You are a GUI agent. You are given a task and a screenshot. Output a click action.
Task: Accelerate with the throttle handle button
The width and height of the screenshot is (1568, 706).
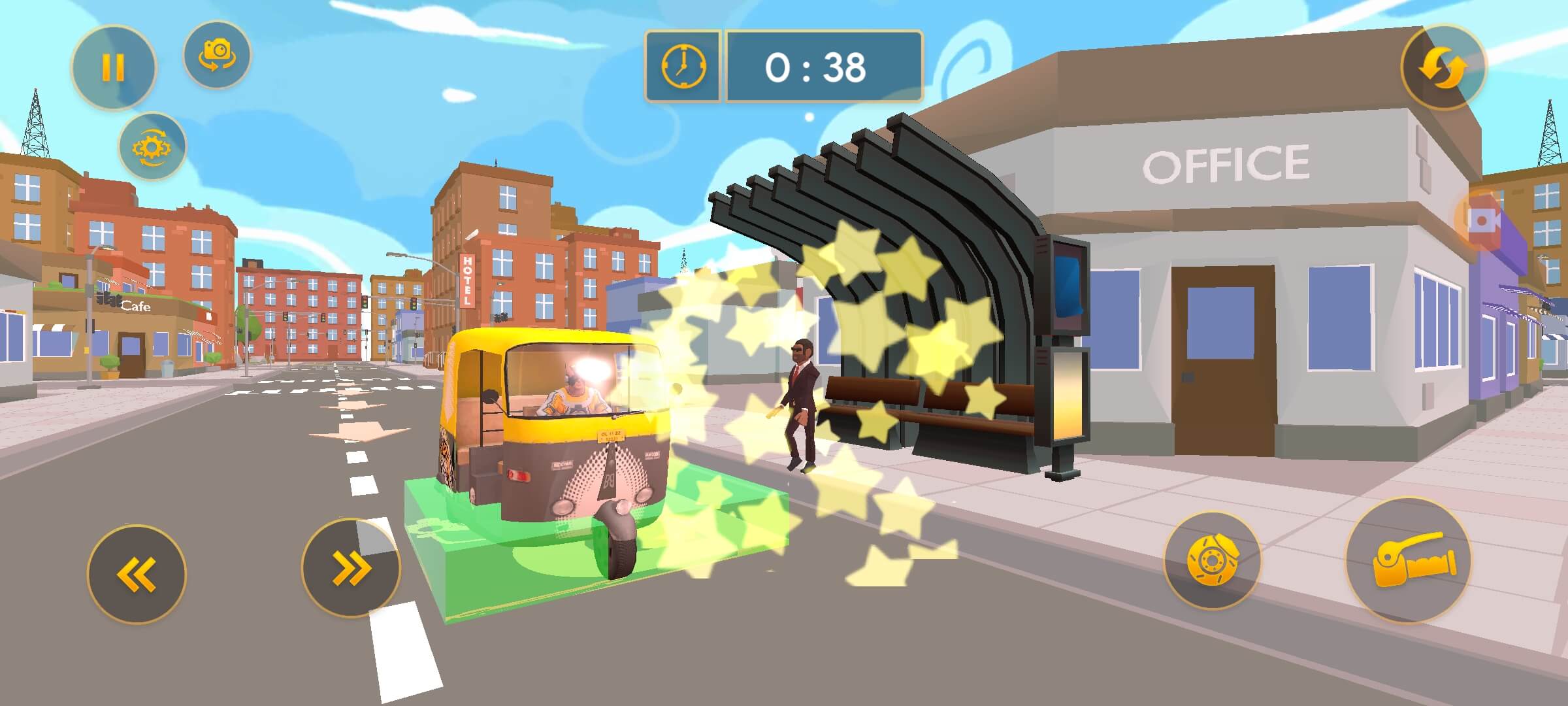pyautogui.click(x=1409, y=561)
